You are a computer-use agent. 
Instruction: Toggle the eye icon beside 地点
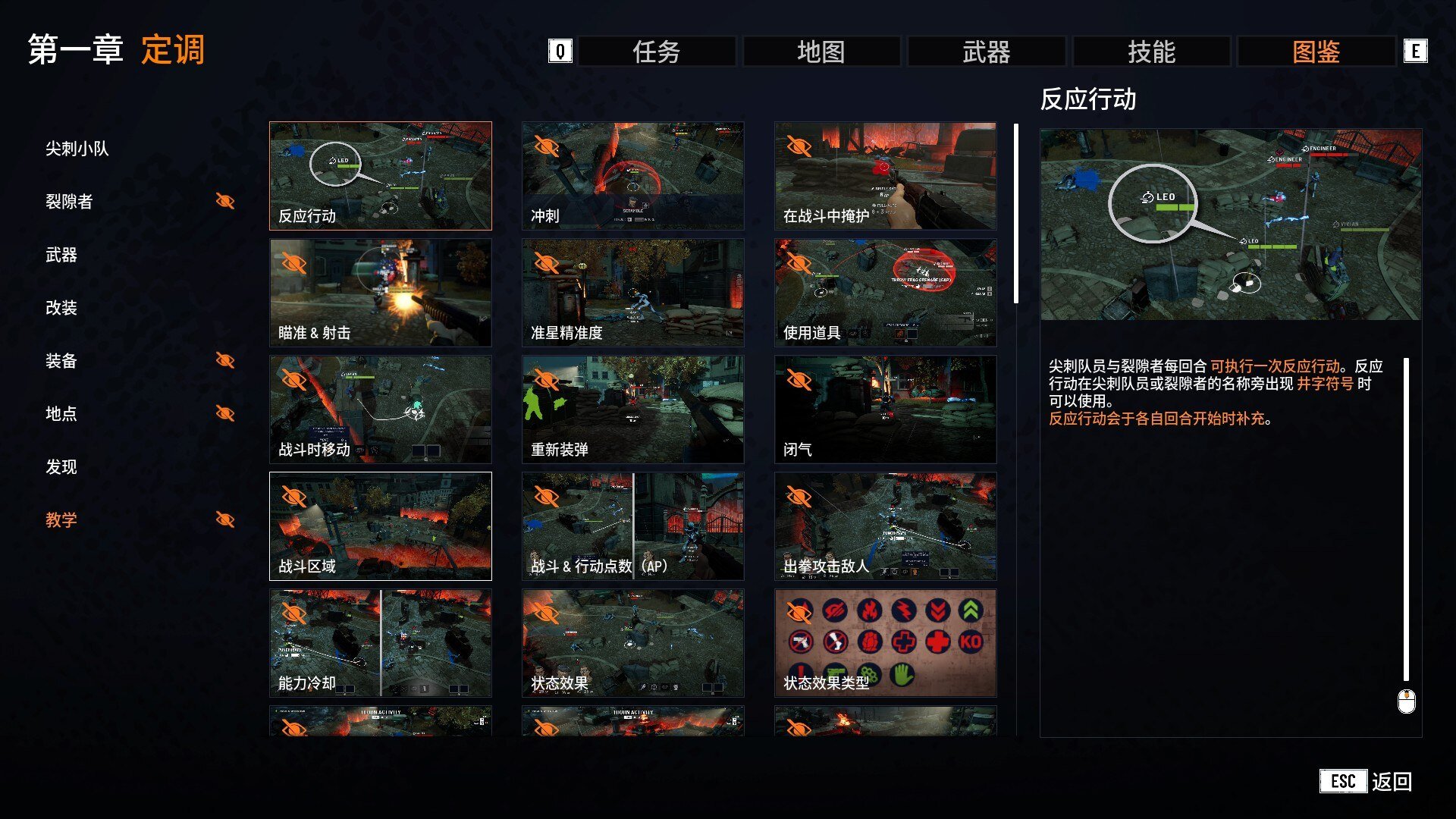(x=224, y=414)
